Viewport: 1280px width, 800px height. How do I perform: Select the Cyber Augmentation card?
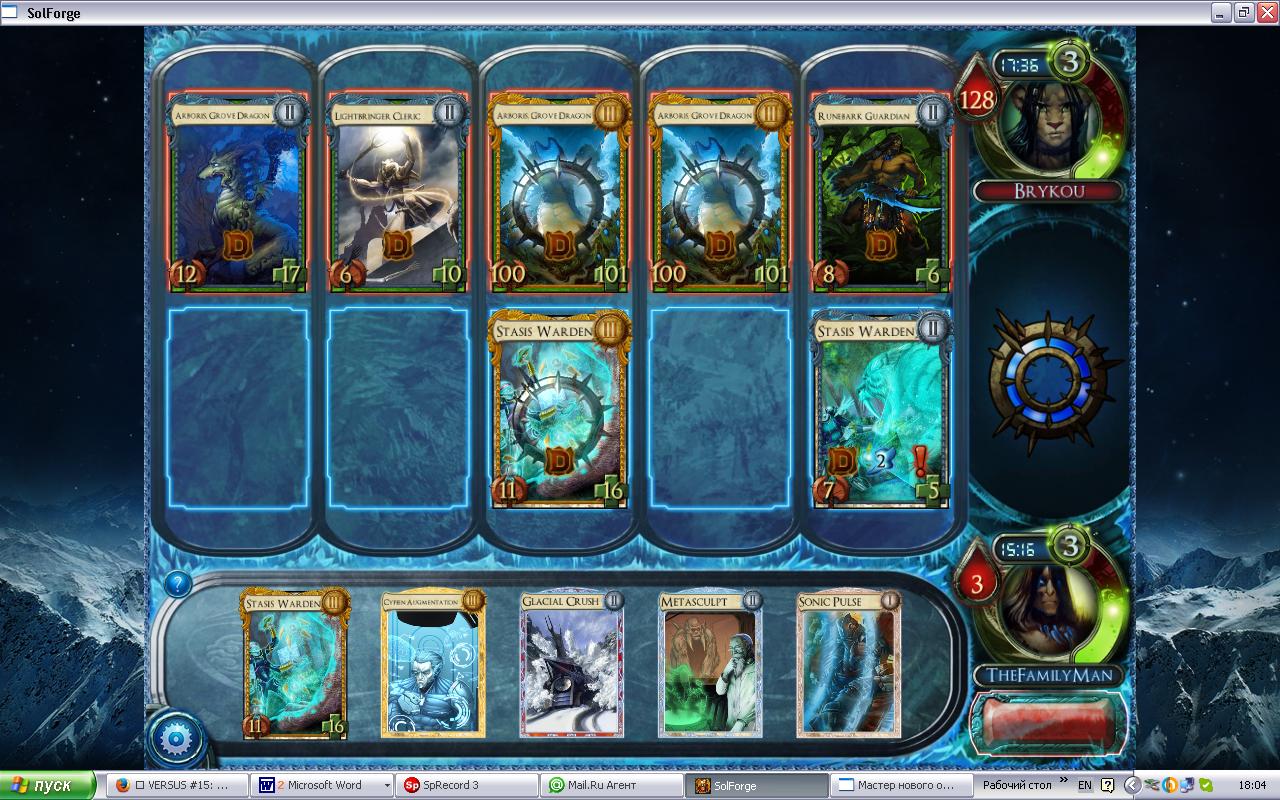point(432,664)
